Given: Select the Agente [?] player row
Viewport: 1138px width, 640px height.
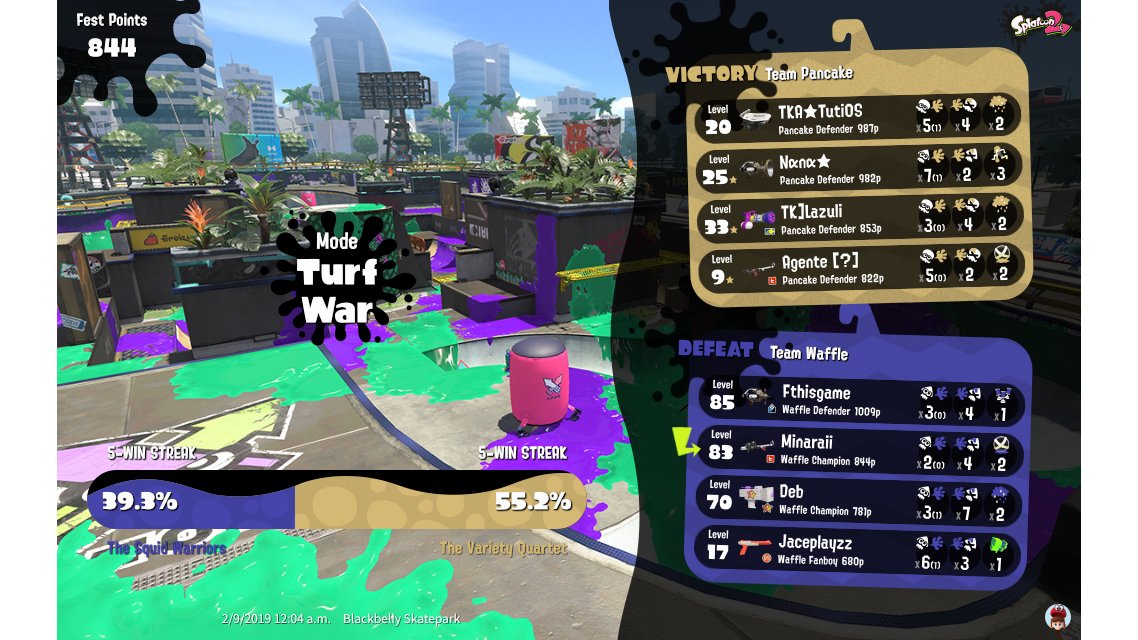Looking at the screenshot, I should pyautogui.click(x=858, y=267).
